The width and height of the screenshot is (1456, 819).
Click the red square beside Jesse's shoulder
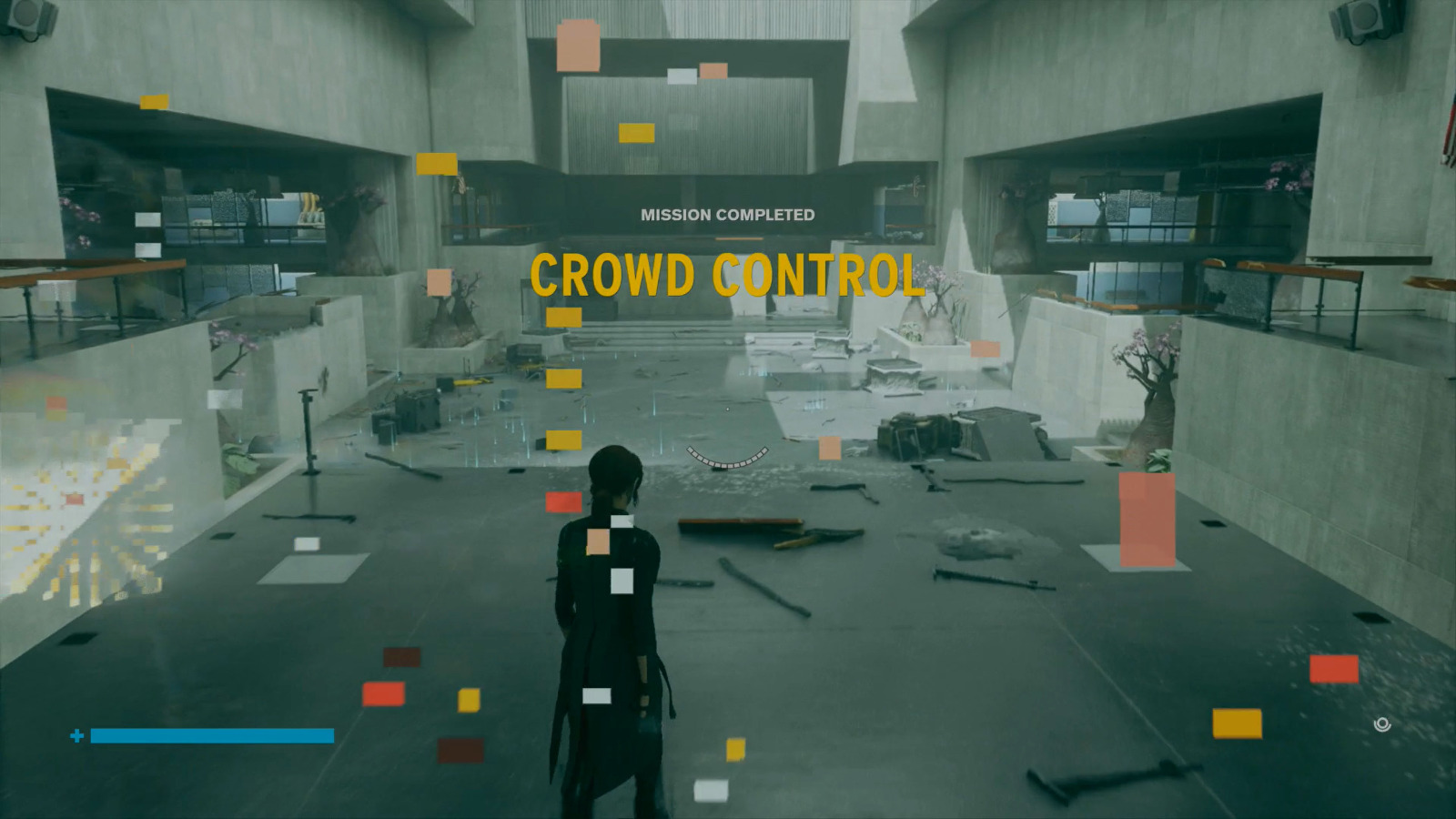tap(564, 500)
